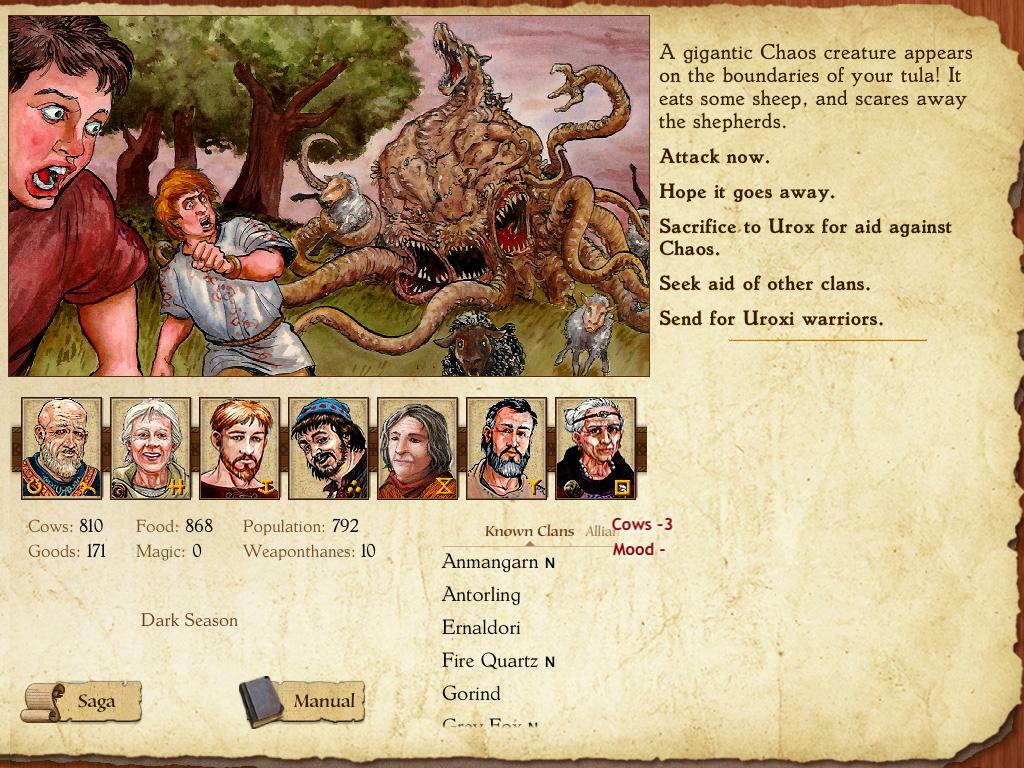The height and width of the screenshot is (768, 1024).
Task: Select the Anmangarn clan in the list
Action: point(490,562)
